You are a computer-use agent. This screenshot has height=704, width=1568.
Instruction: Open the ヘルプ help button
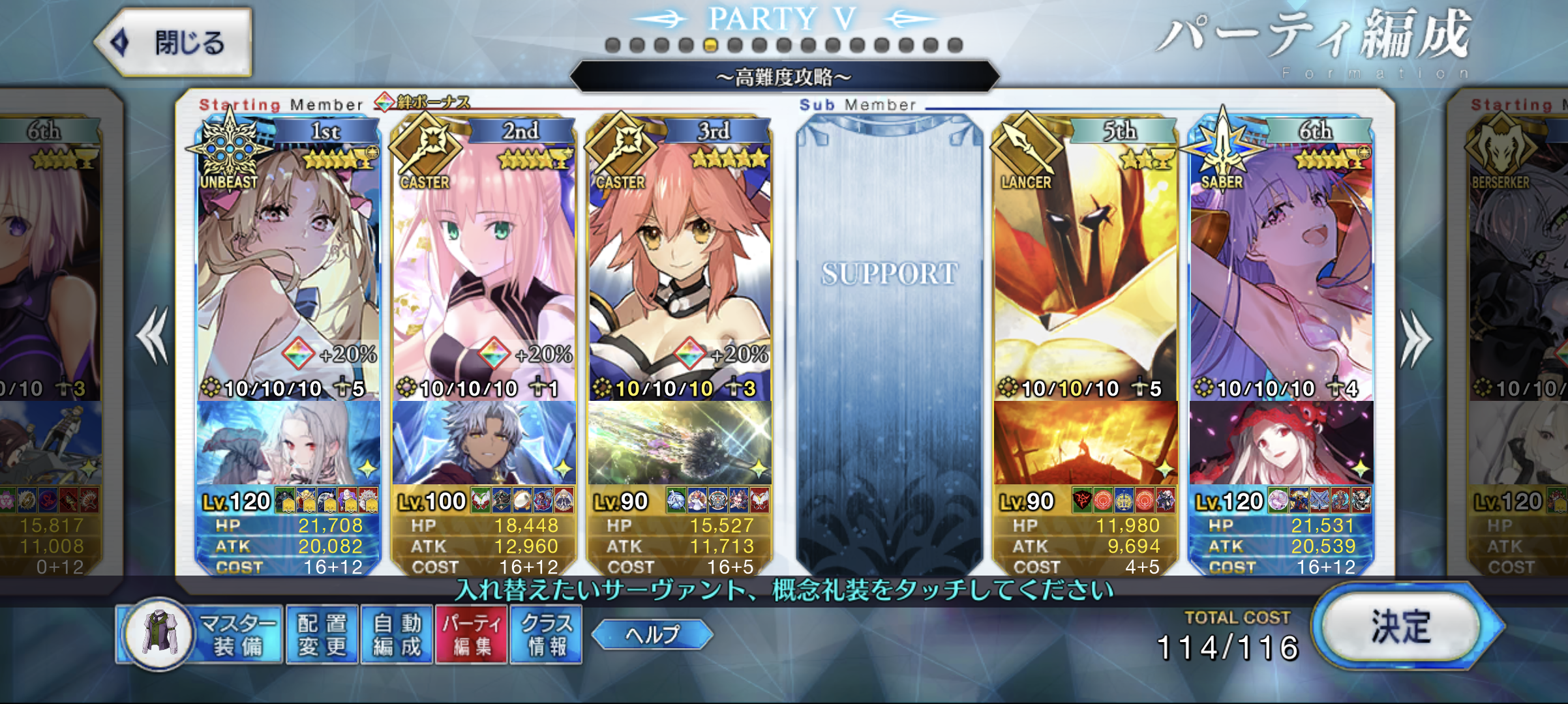point(652,634)
